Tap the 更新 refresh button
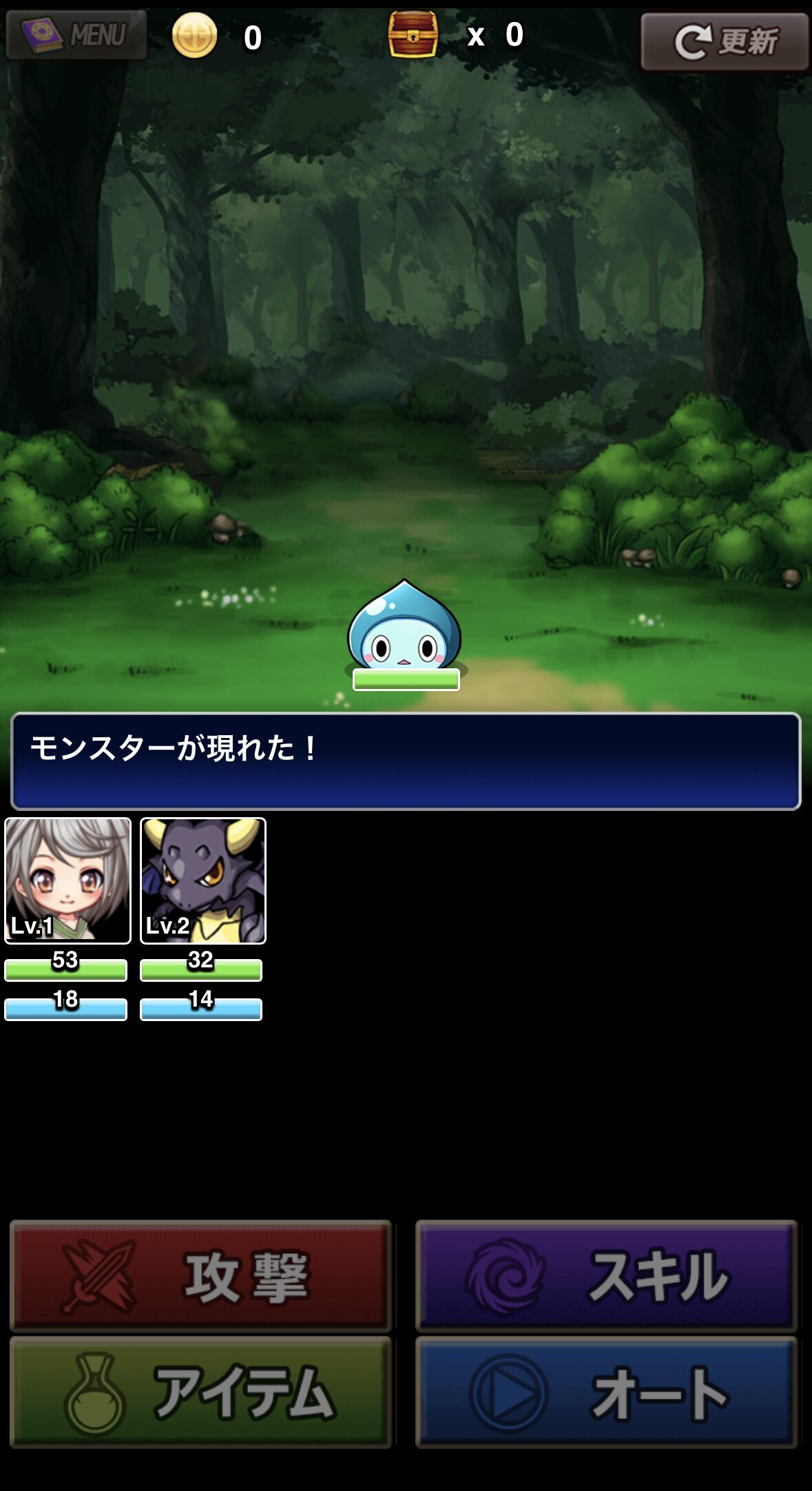The height and width of the screenshot is (1491, 812). (x=724, y=42)
